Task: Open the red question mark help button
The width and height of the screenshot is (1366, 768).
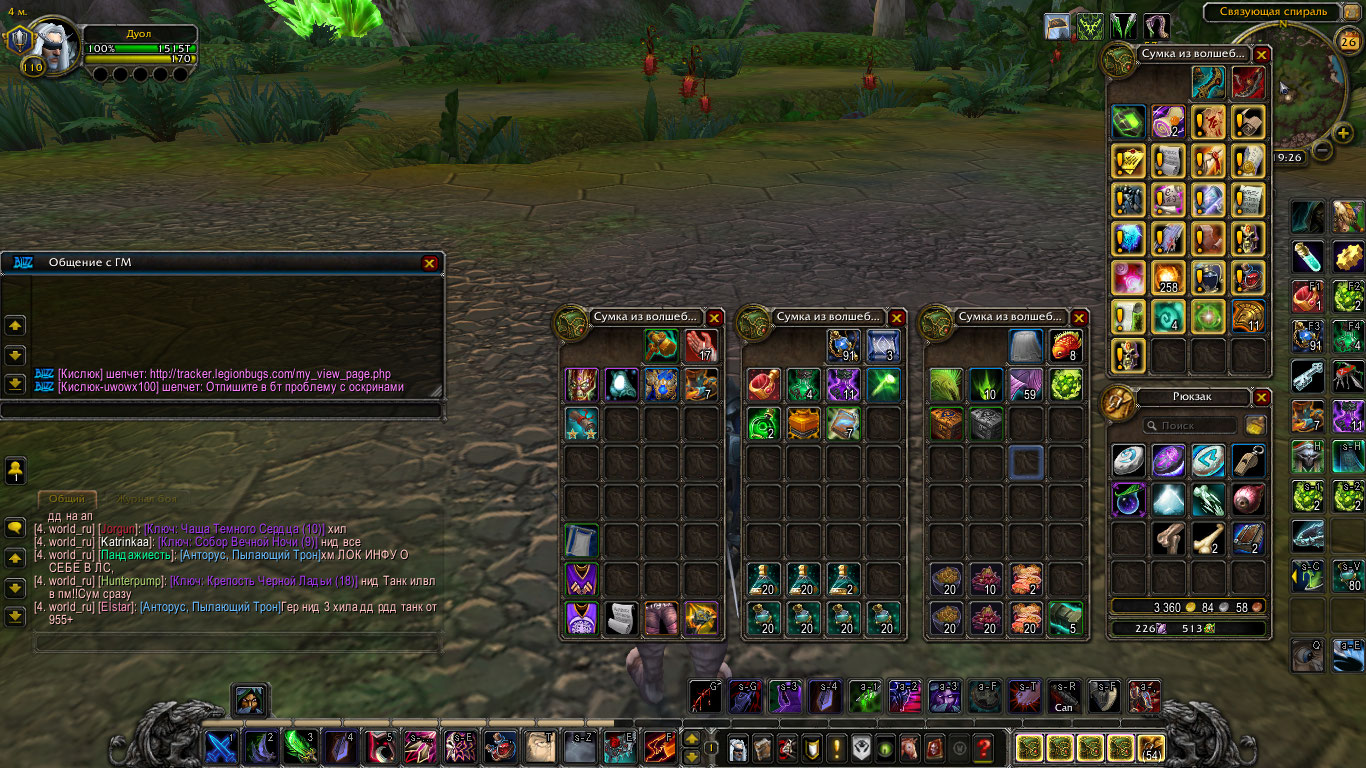Action: (984, 747)
